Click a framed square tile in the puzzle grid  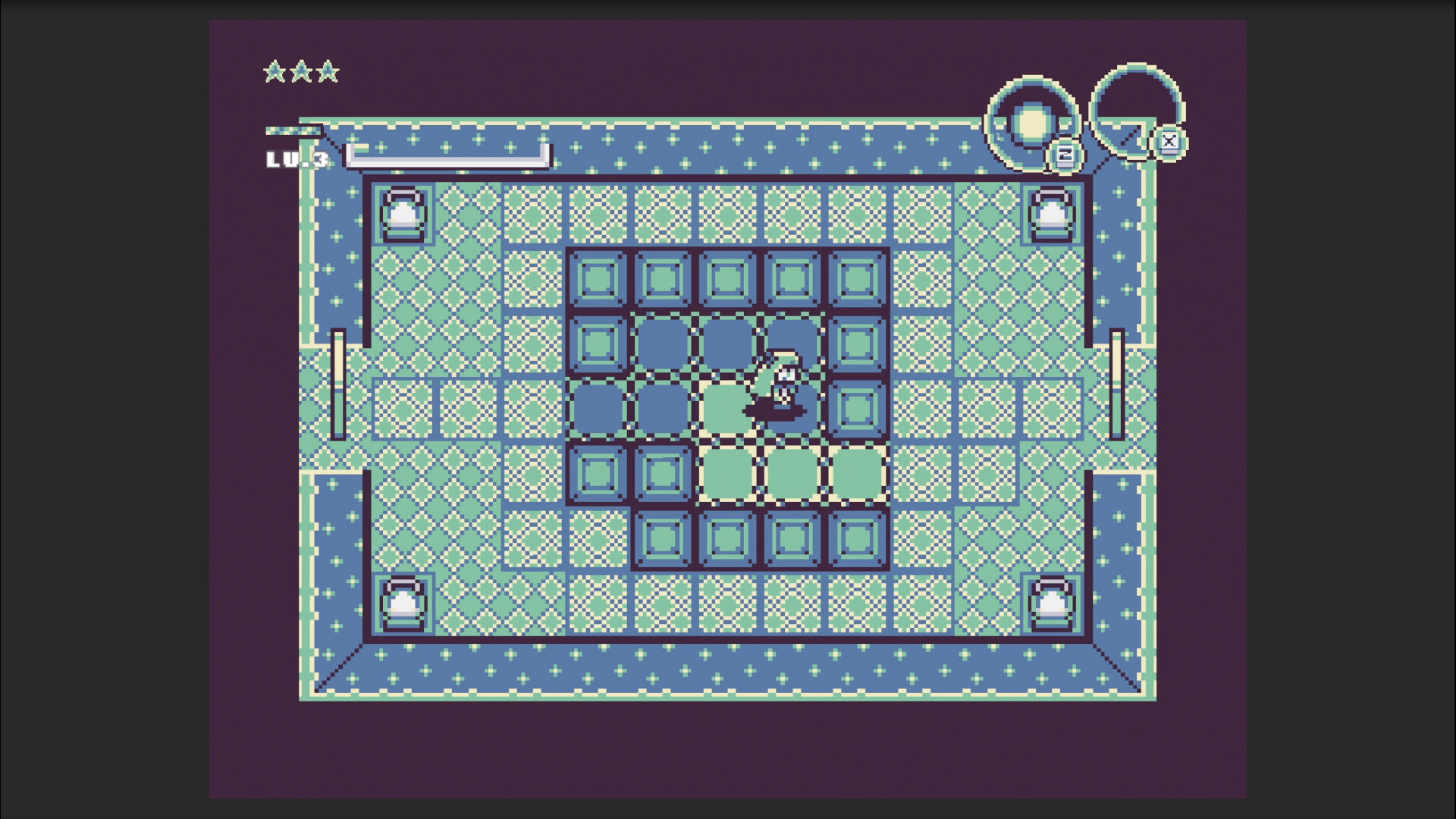coord(598,280)
